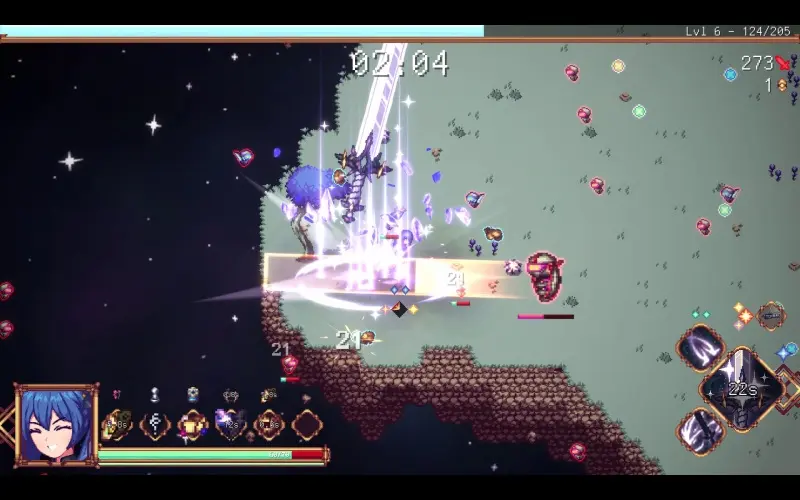Choose the white chain weapon slot
Image resolution: width=800 pixels, height=500 pixels.
(155, 425)
